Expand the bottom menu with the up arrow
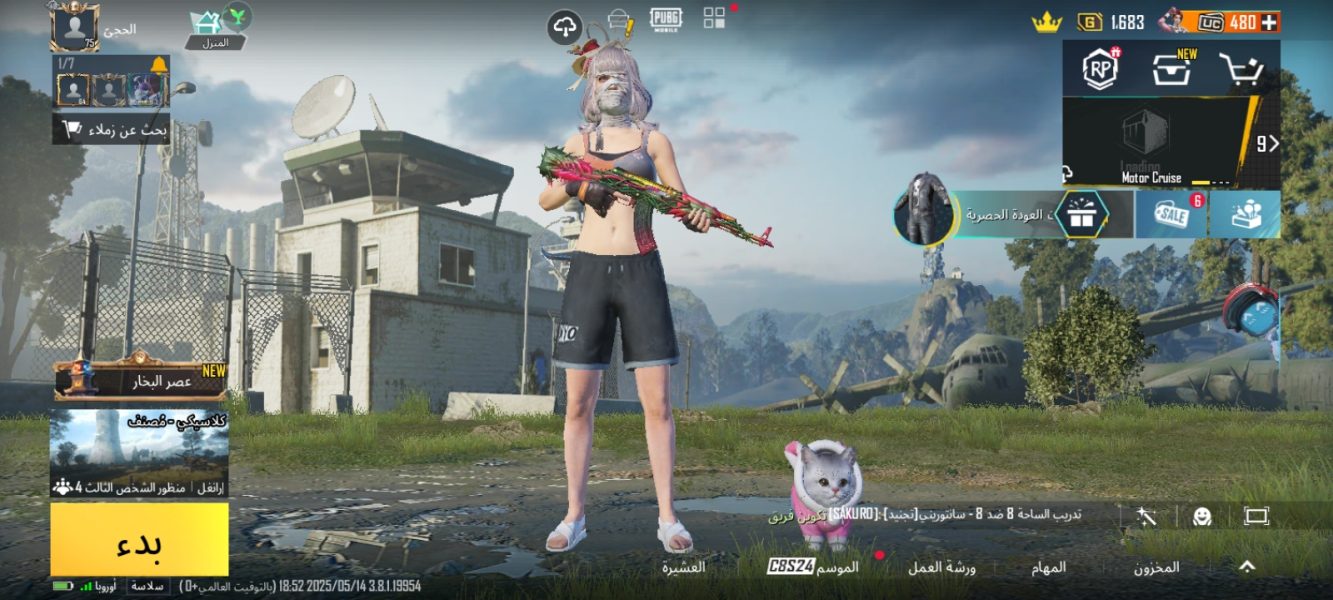1333x600 pixels. [x=1247, y=567]
